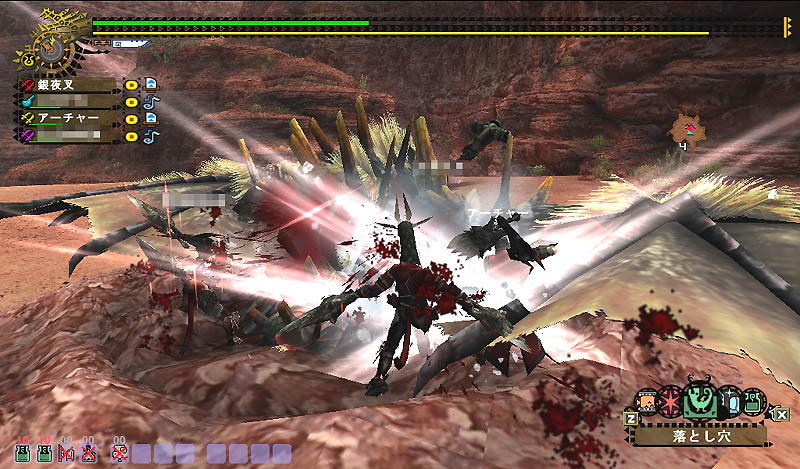Image resolution: width=800 pixels, height=469 pixels.
Task: Select the crossed-out horn icon in the bottom tray
Action: pos(68,454)
